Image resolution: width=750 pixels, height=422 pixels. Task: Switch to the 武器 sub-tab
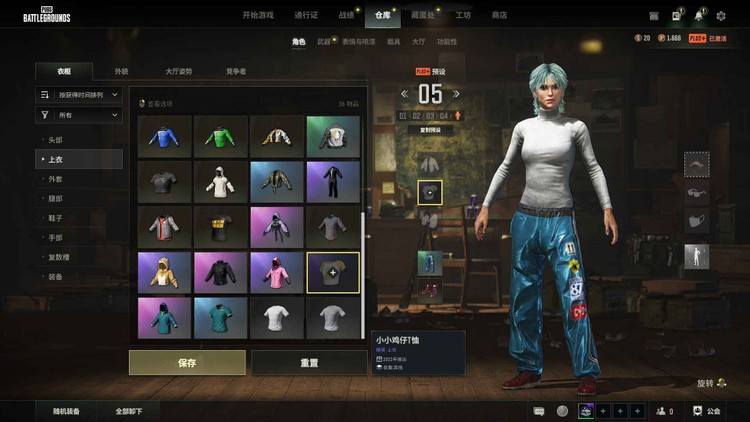[324, 42]
